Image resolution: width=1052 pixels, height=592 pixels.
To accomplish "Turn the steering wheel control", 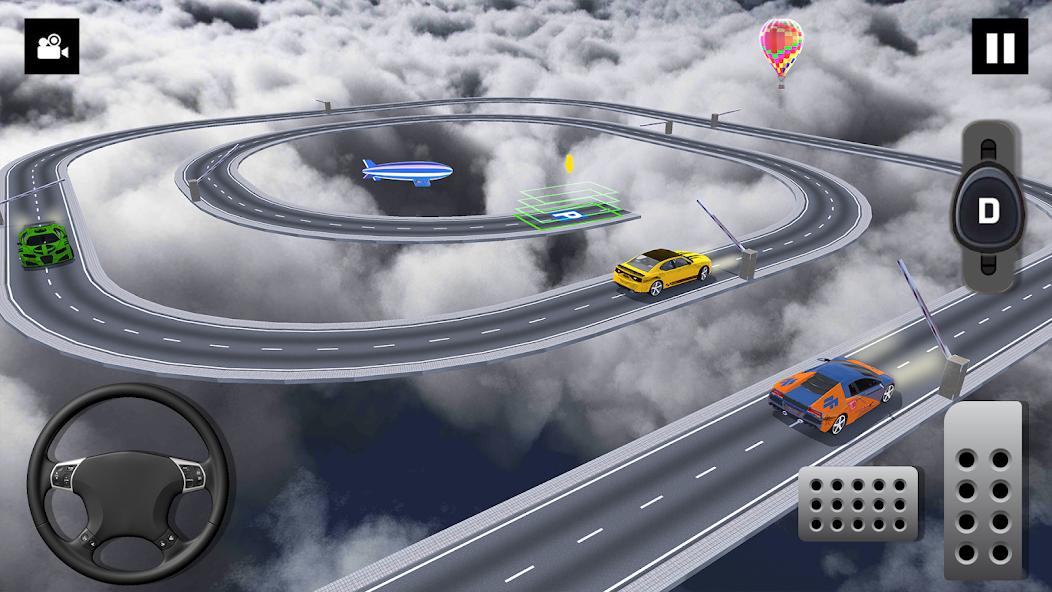I will [130, 483].
